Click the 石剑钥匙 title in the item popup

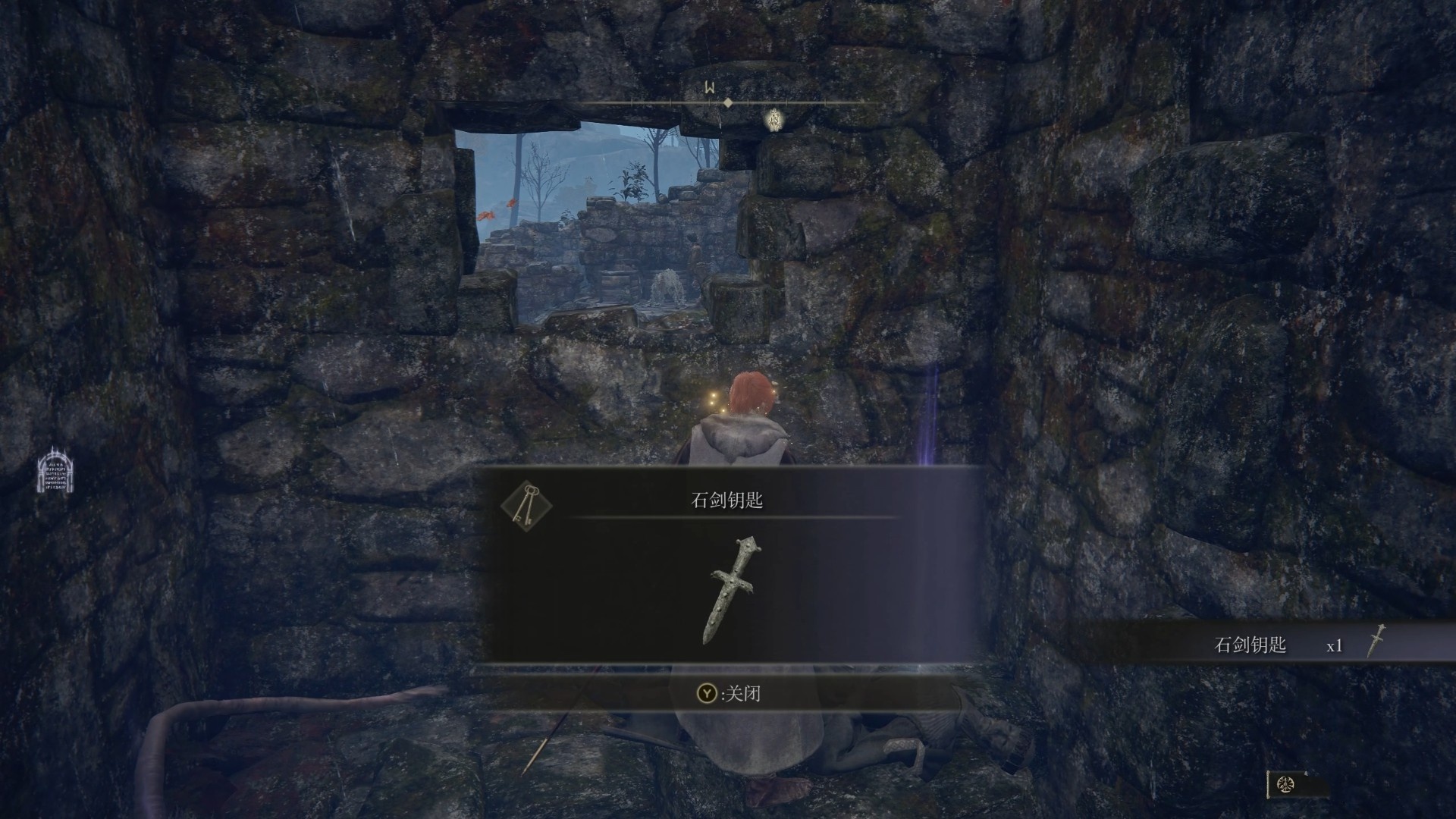tap(726, 500)
